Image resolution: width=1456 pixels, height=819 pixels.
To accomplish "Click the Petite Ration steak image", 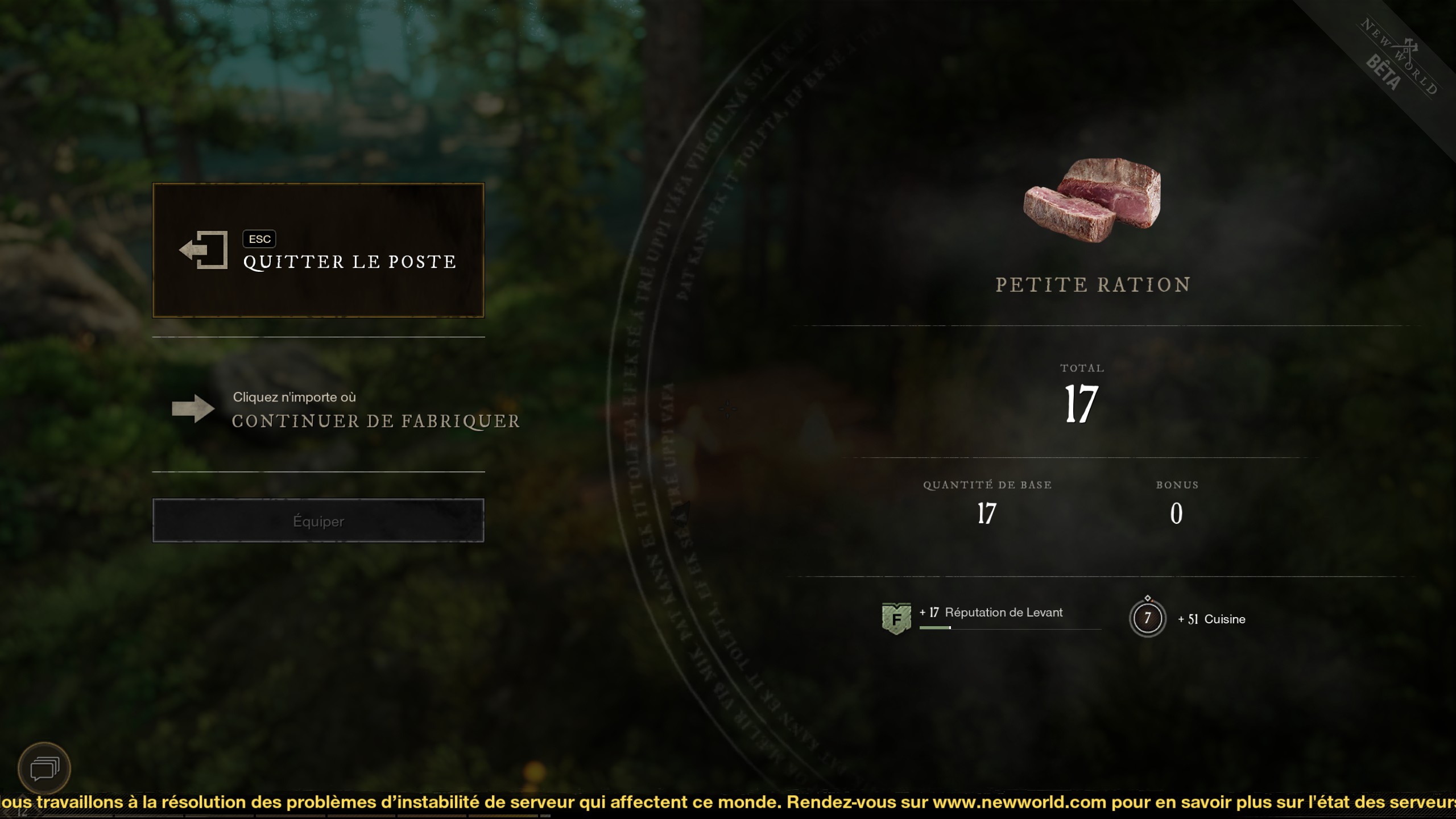I will click(x=1091, y=200).
